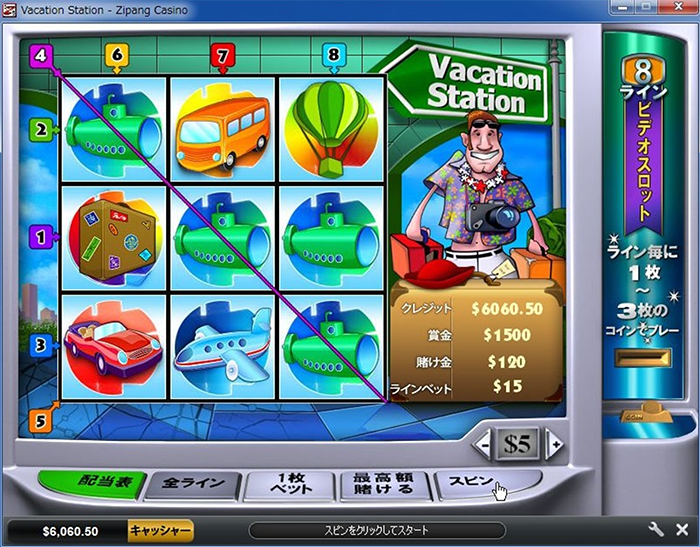700x547 pixels.
Task: Select payline marker 5
Action: tap(40, 421)
